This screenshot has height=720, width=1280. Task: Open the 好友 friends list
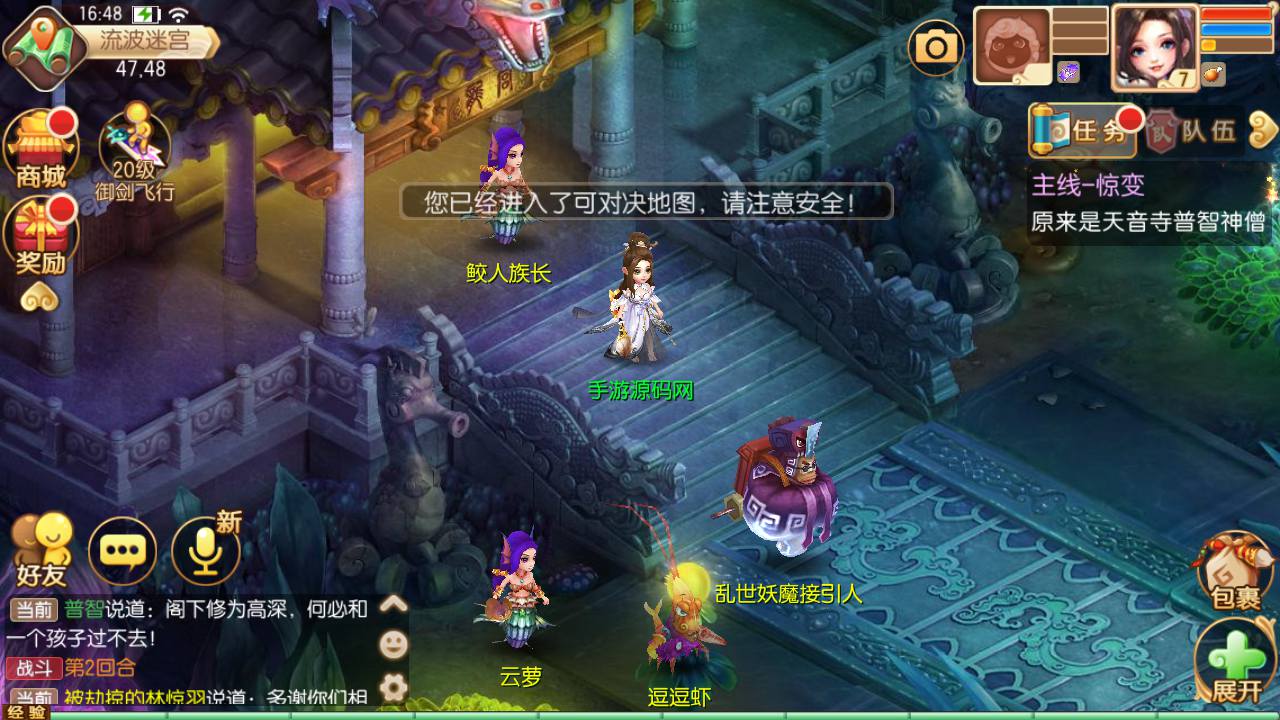[x=41, y=549]
